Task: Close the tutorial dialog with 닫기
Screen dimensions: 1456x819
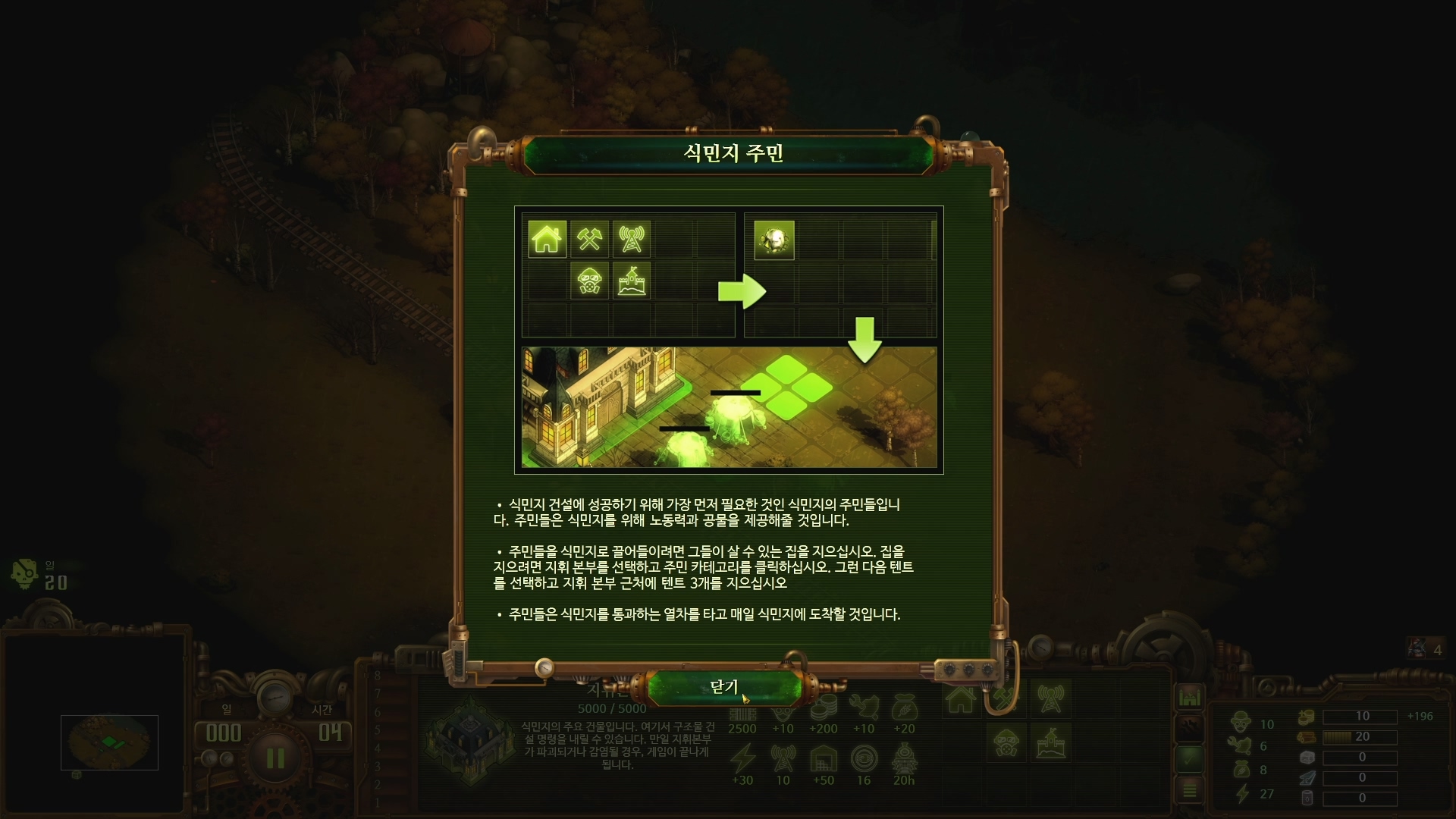Action: 724,687
